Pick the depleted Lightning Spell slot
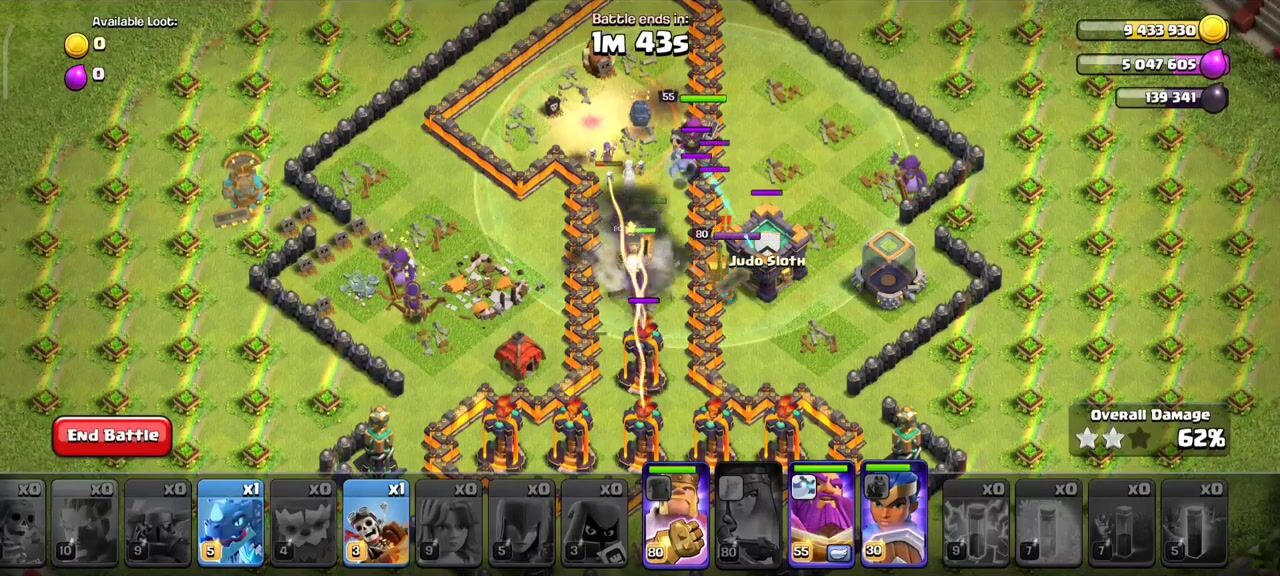The width and height of the screenshot is (1280, 576). (975, 524)
